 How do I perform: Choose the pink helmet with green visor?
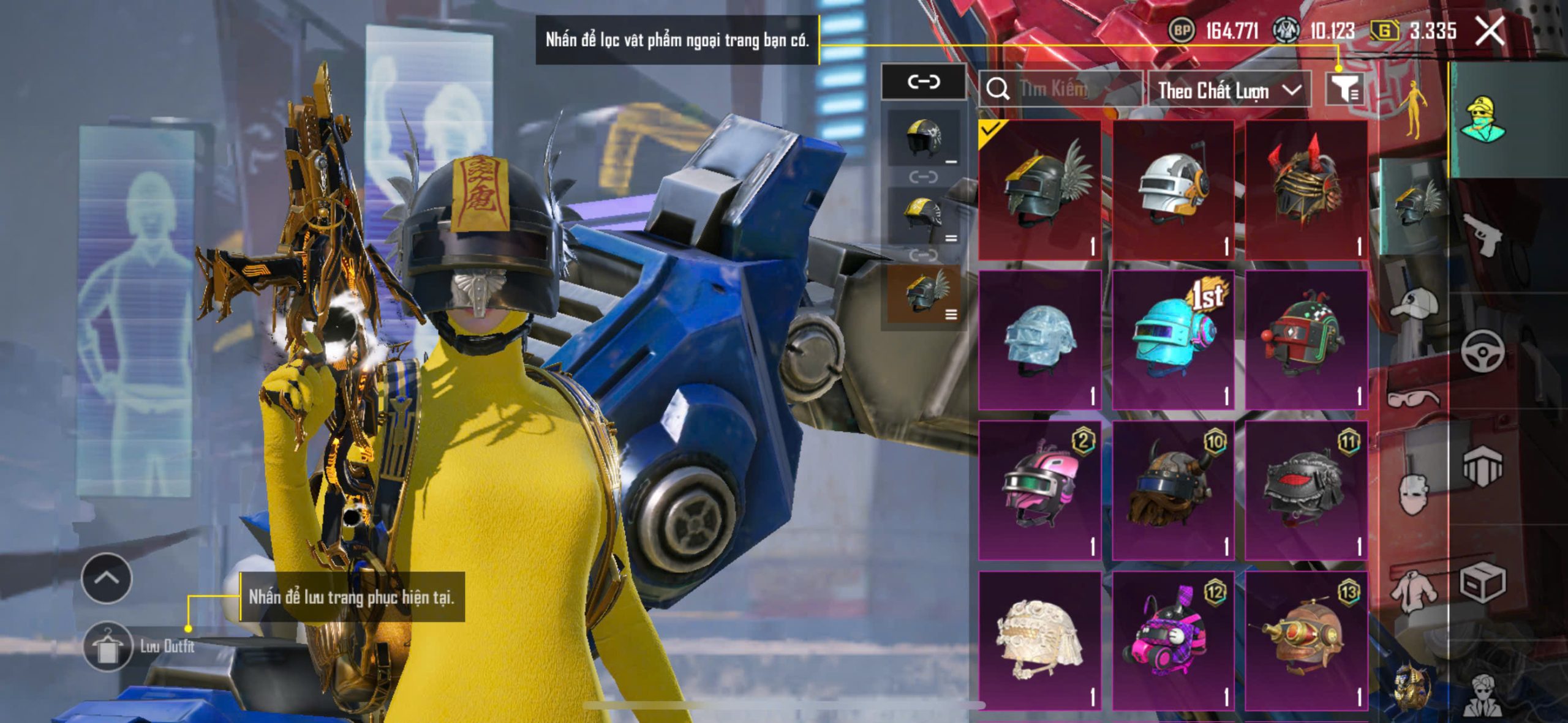(x=1040, y=490)
